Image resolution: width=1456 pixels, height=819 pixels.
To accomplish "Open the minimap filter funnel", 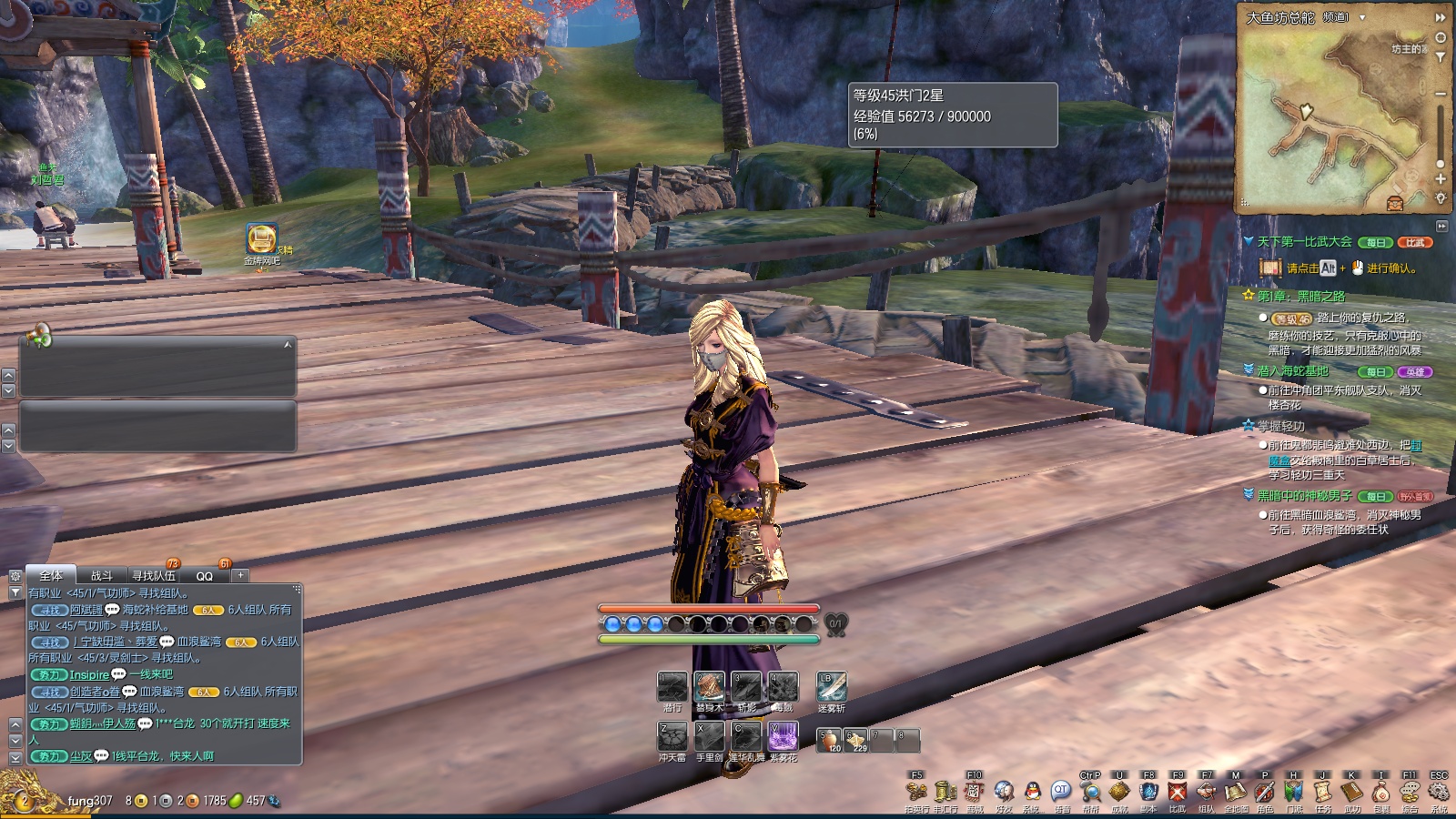I will (1441, 57).
